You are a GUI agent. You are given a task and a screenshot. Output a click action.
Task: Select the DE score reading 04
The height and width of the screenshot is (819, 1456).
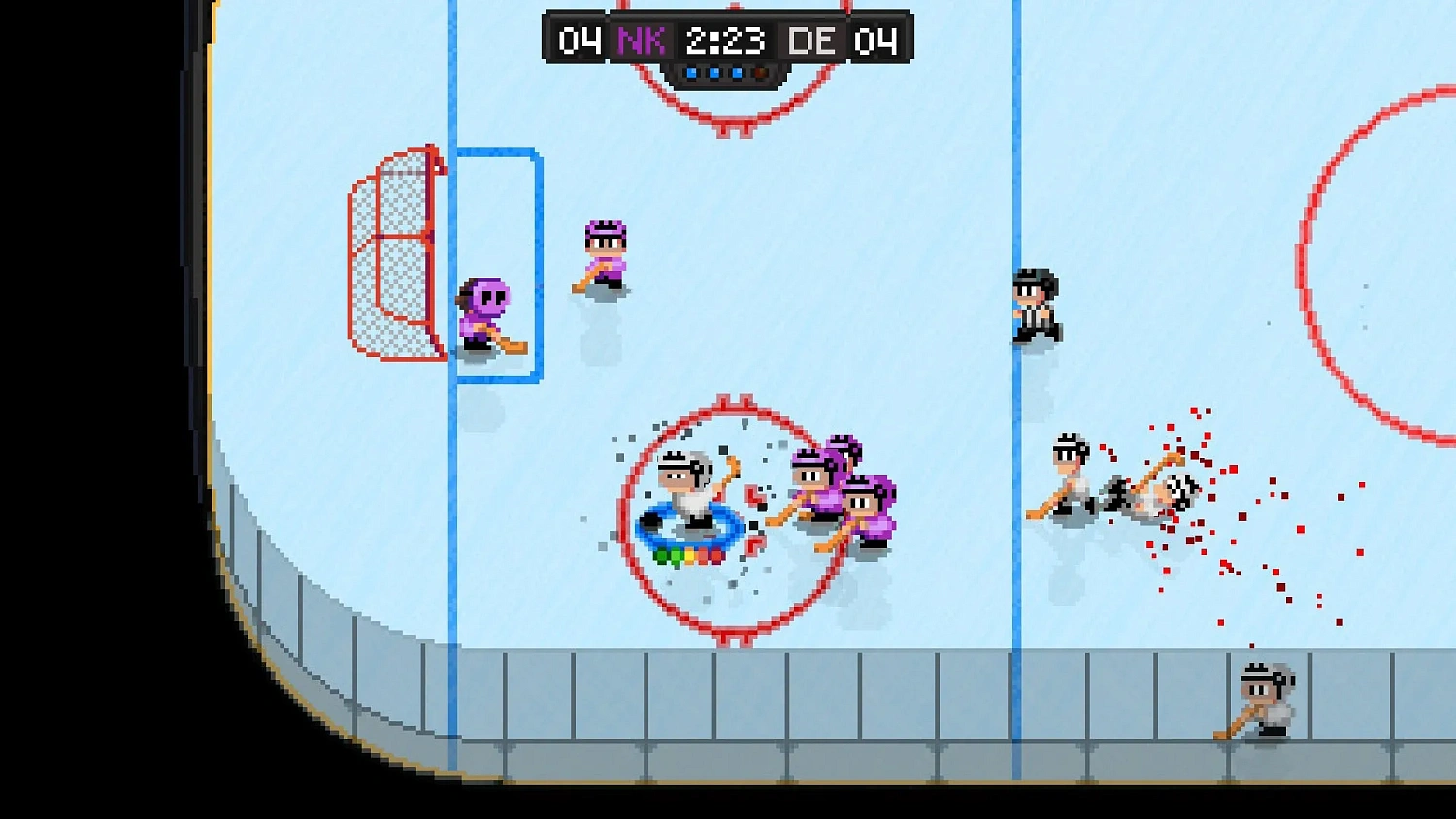tap(877, 41)
